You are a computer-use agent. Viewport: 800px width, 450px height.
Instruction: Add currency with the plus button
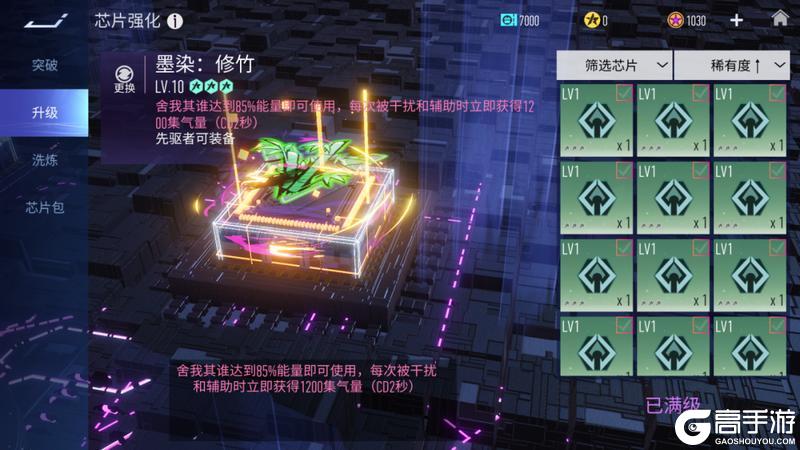pyautogui.click(x=737, y=20)
